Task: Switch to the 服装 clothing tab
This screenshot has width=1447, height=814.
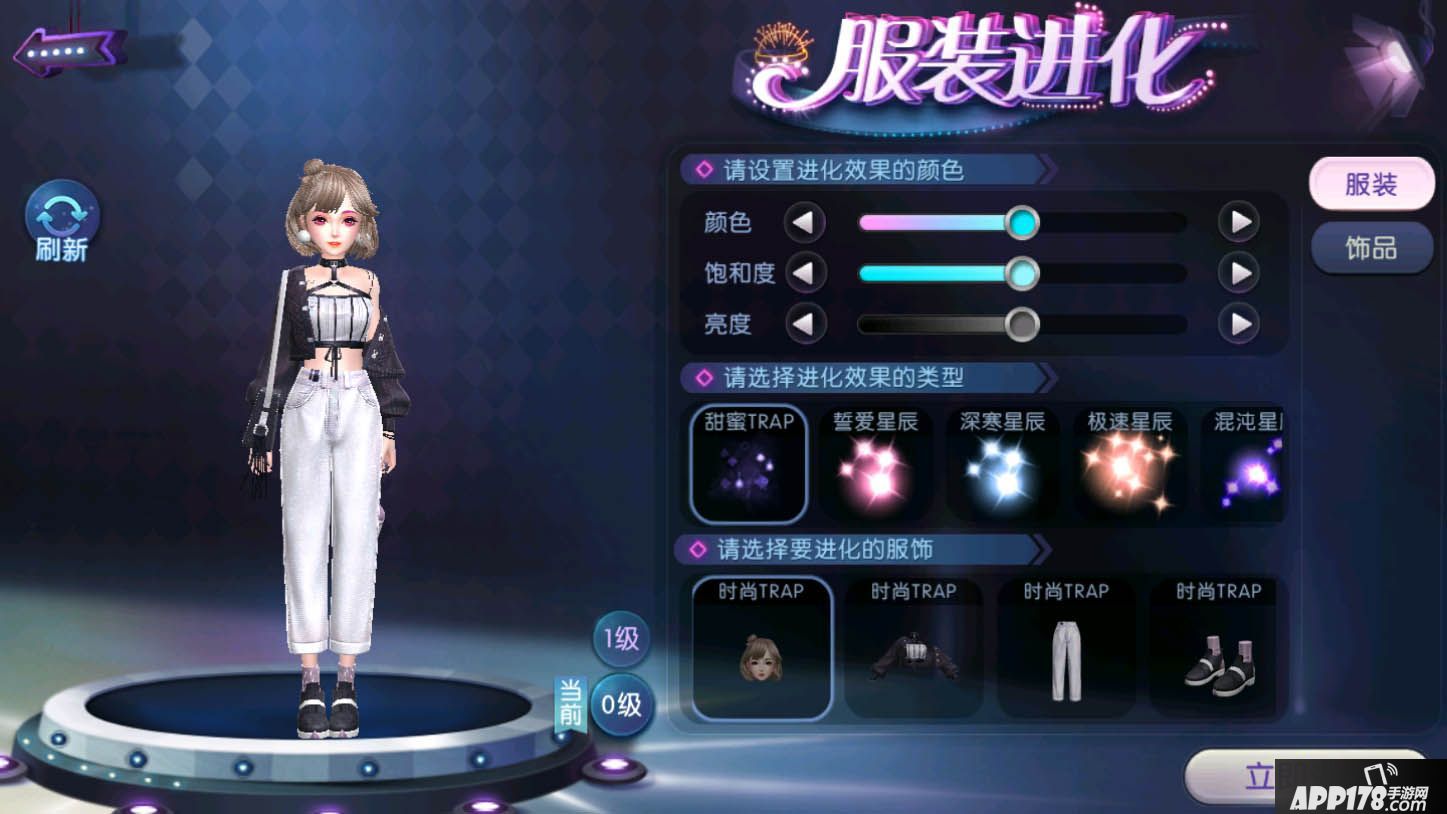Action: click(x=1371, y=184)
